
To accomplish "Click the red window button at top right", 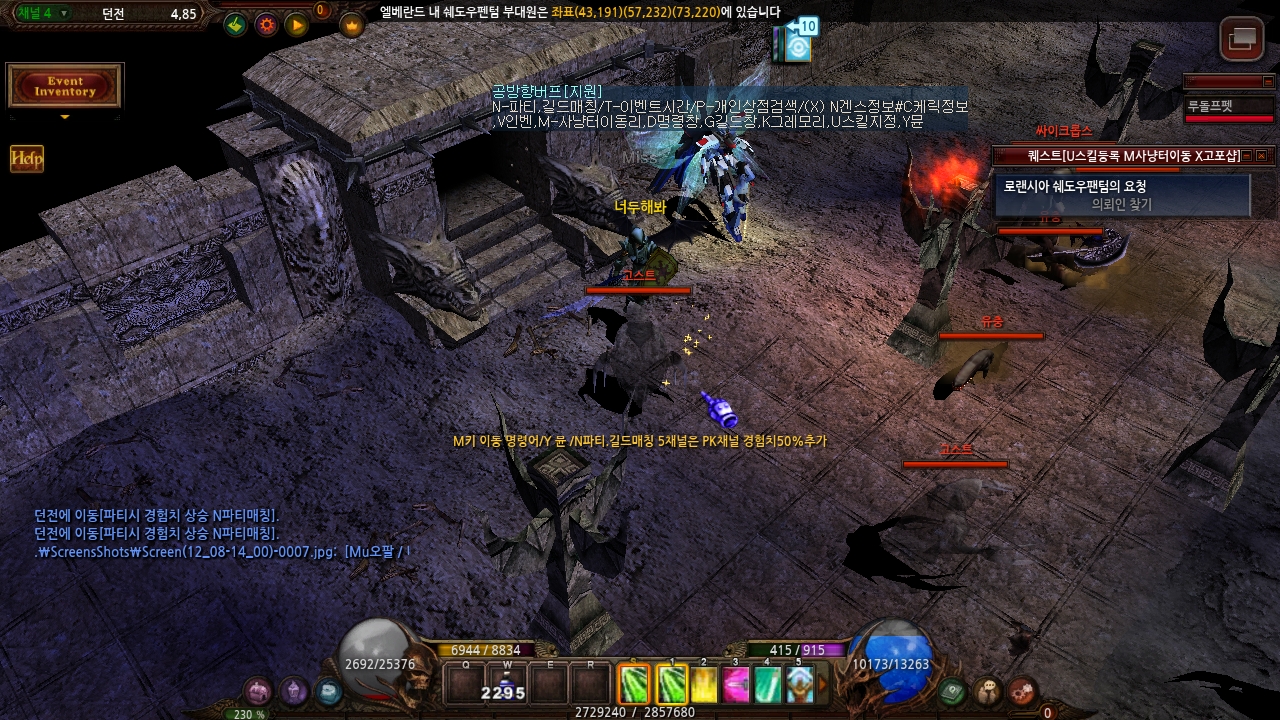I will 1242,39.
